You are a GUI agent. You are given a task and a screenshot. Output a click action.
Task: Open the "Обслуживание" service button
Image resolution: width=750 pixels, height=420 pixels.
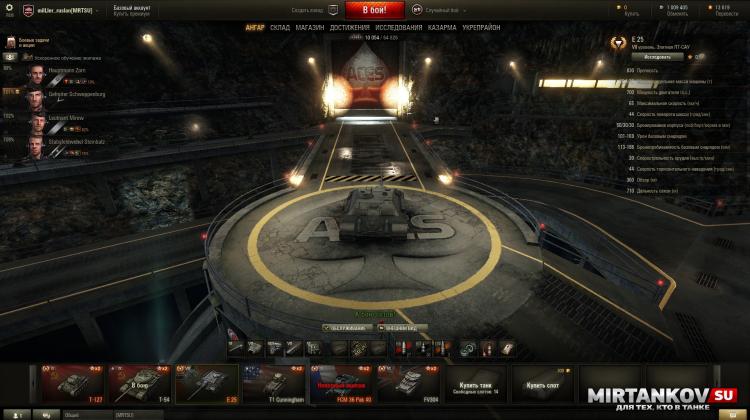[x=347, y=327]
